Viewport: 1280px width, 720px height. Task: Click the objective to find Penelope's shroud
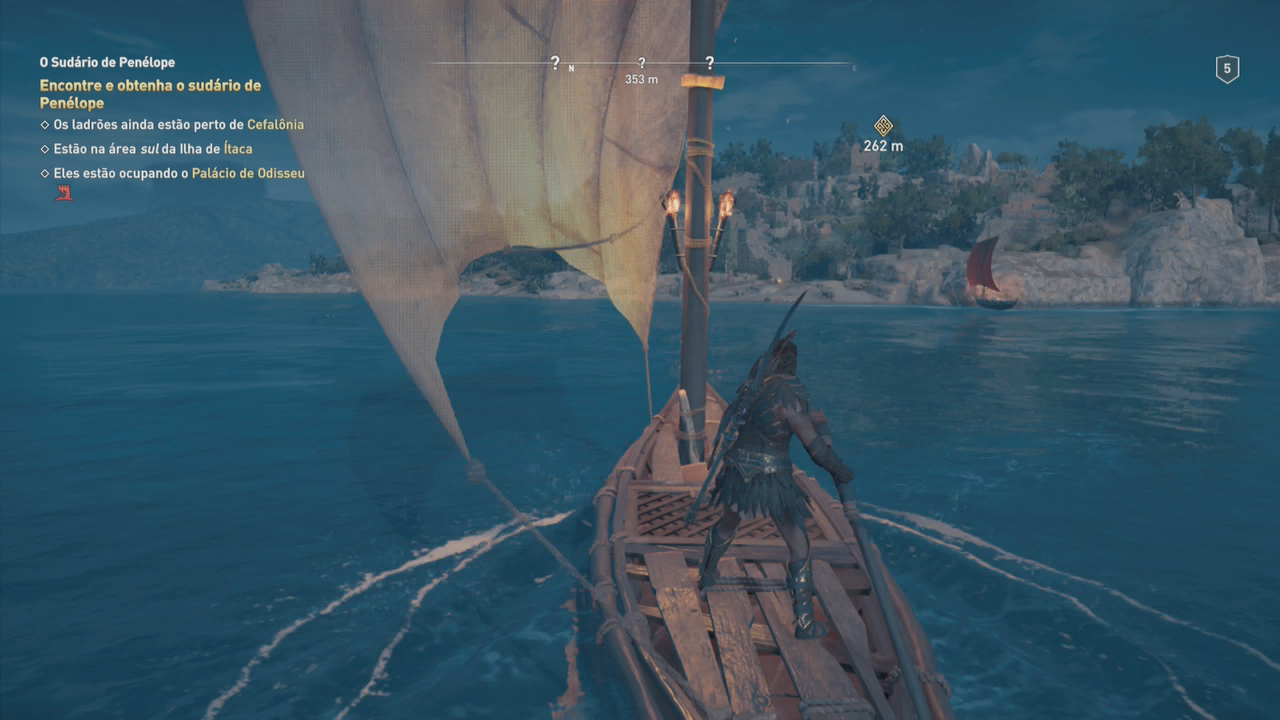(150, 94)
